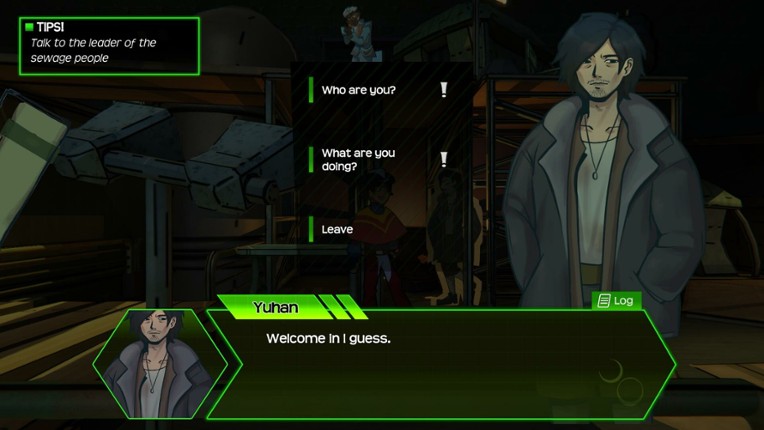The height and width of the screenshot is (430, 764).
Task: Select the Leave dialogue option
Action: pos(337,230)
